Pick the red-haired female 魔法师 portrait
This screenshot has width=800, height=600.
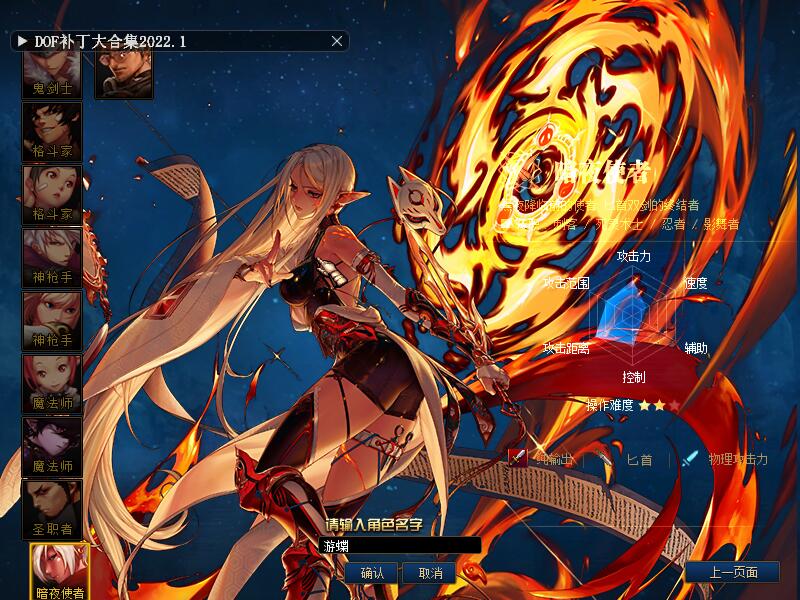pyautogui.click(x=52, y=383)
